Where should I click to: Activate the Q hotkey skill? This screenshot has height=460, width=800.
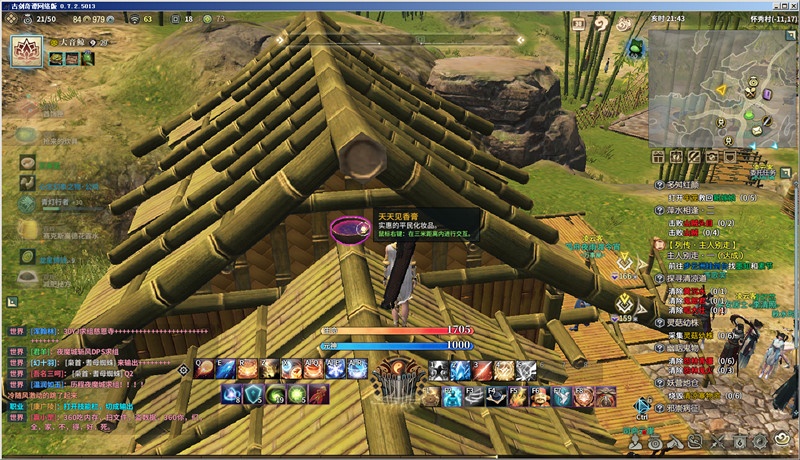tap(204, 370)
